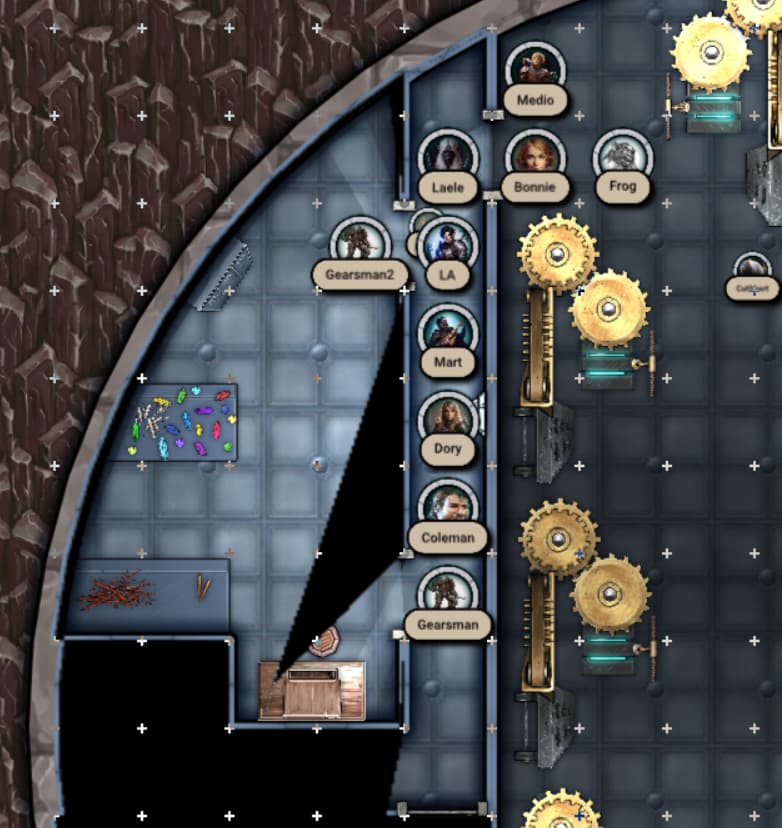
Task: Select the token labeled Gearsman
Action: click(447, 594)
